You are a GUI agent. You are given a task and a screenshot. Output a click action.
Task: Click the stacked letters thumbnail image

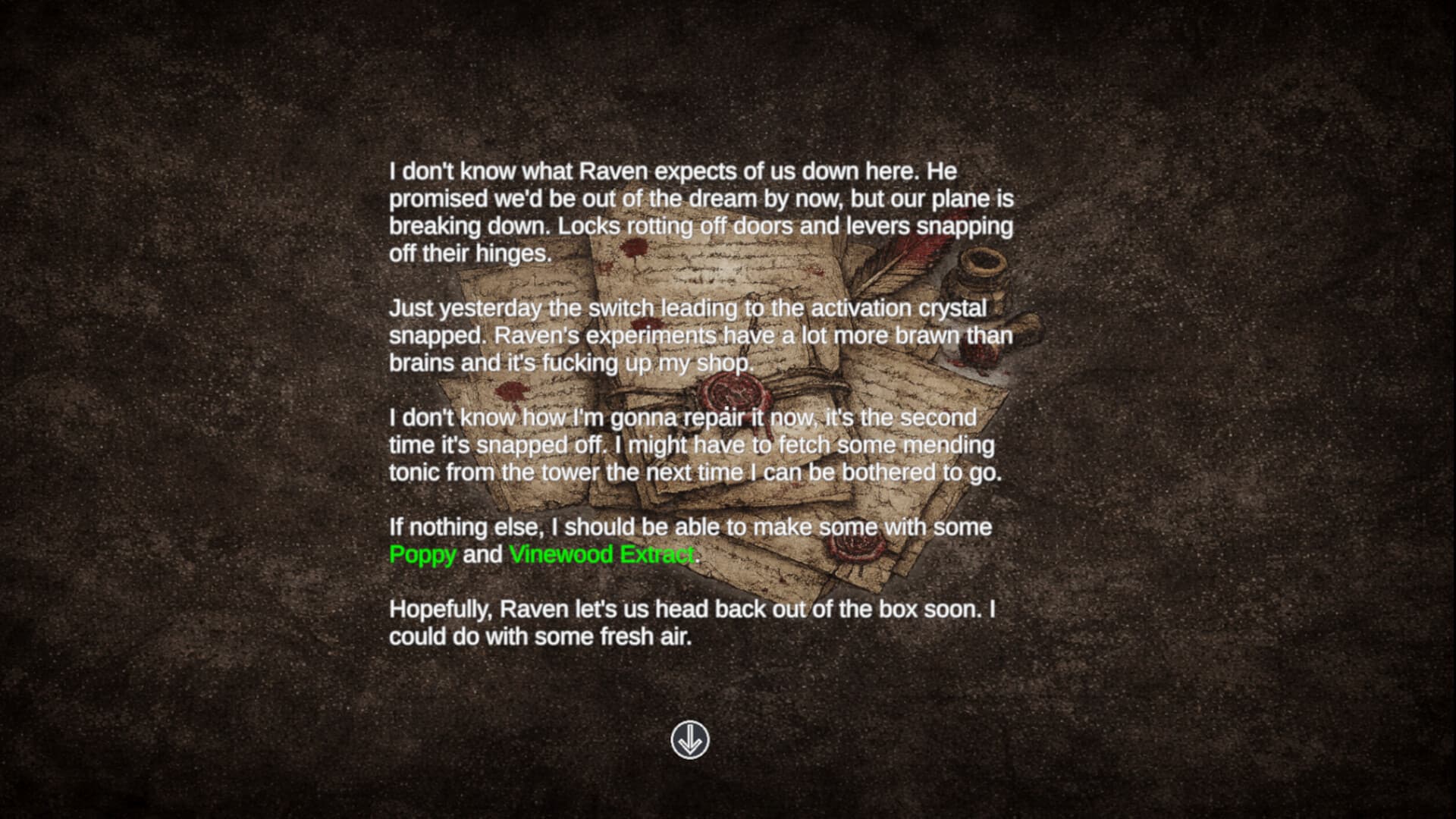click(720, 417)
